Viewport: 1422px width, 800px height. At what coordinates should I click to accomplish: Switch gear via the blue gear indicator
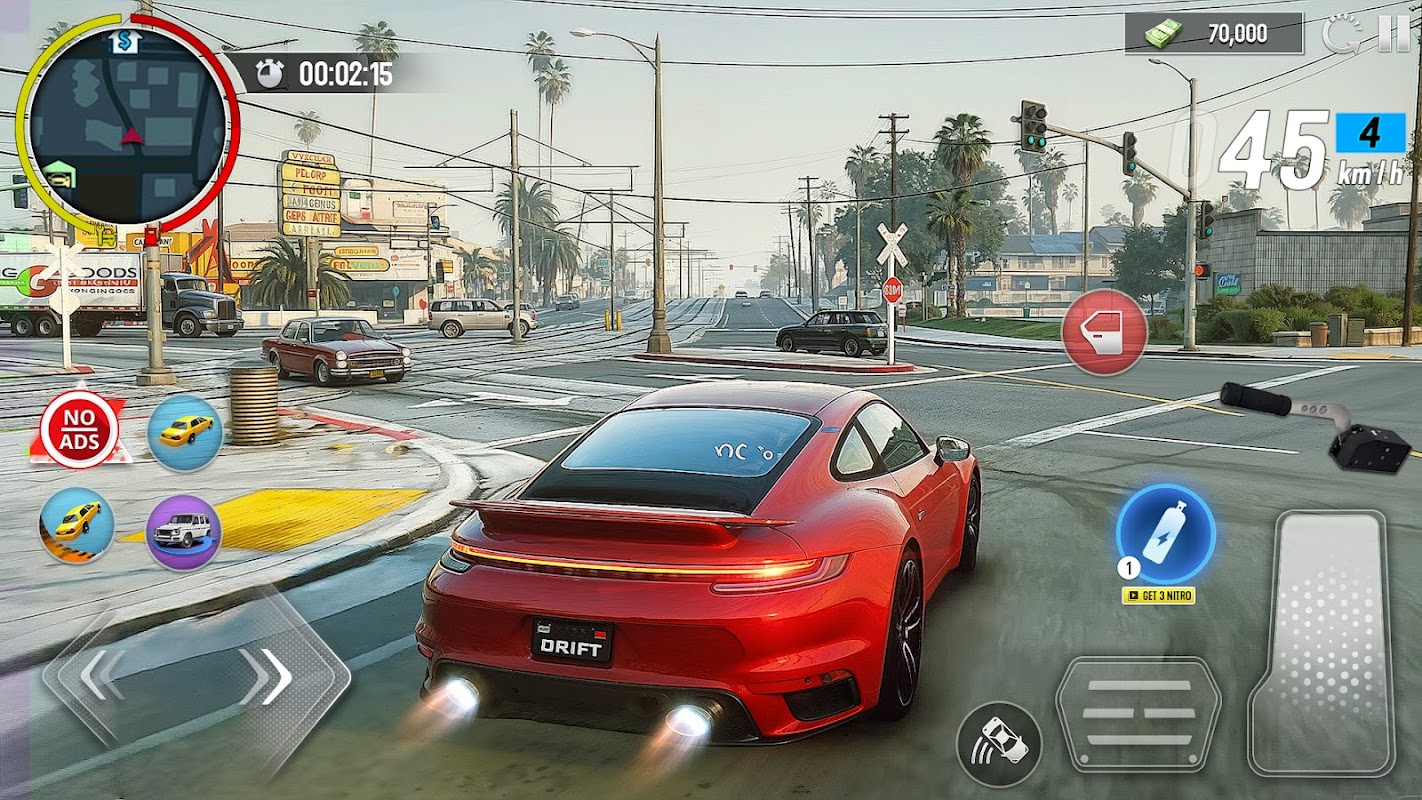point(1369,133)
